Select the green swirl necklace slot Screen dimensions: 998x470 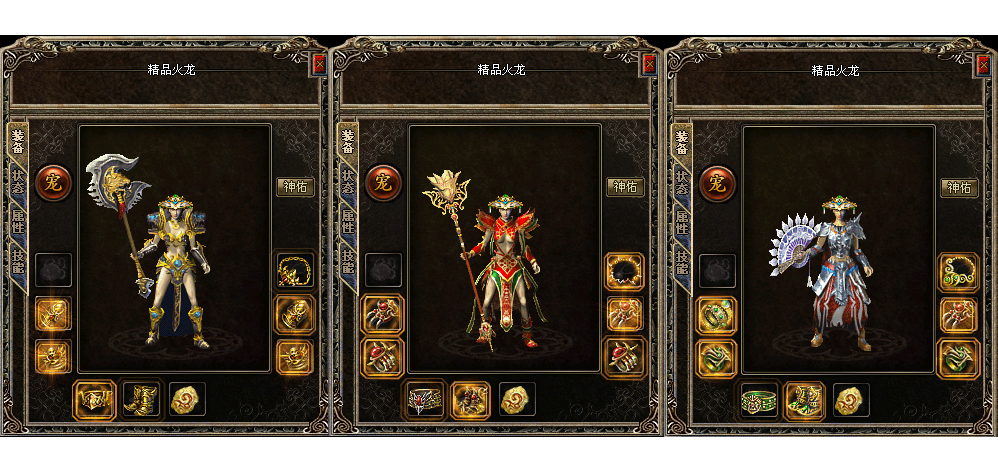click(958, 272)
